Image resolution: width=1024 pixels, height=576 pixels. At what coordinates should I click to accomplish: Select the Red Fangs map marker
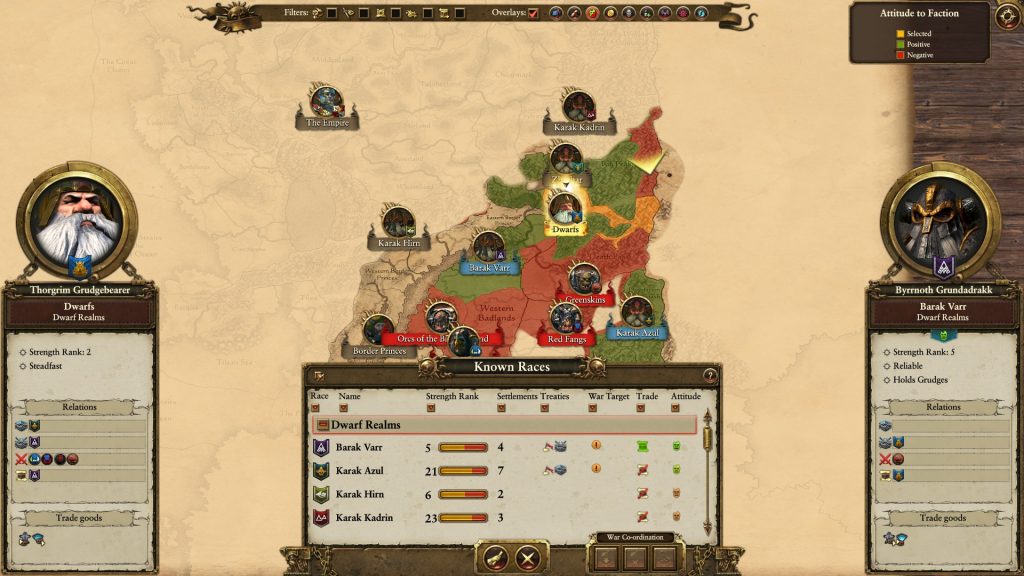[x=567, y=320]
